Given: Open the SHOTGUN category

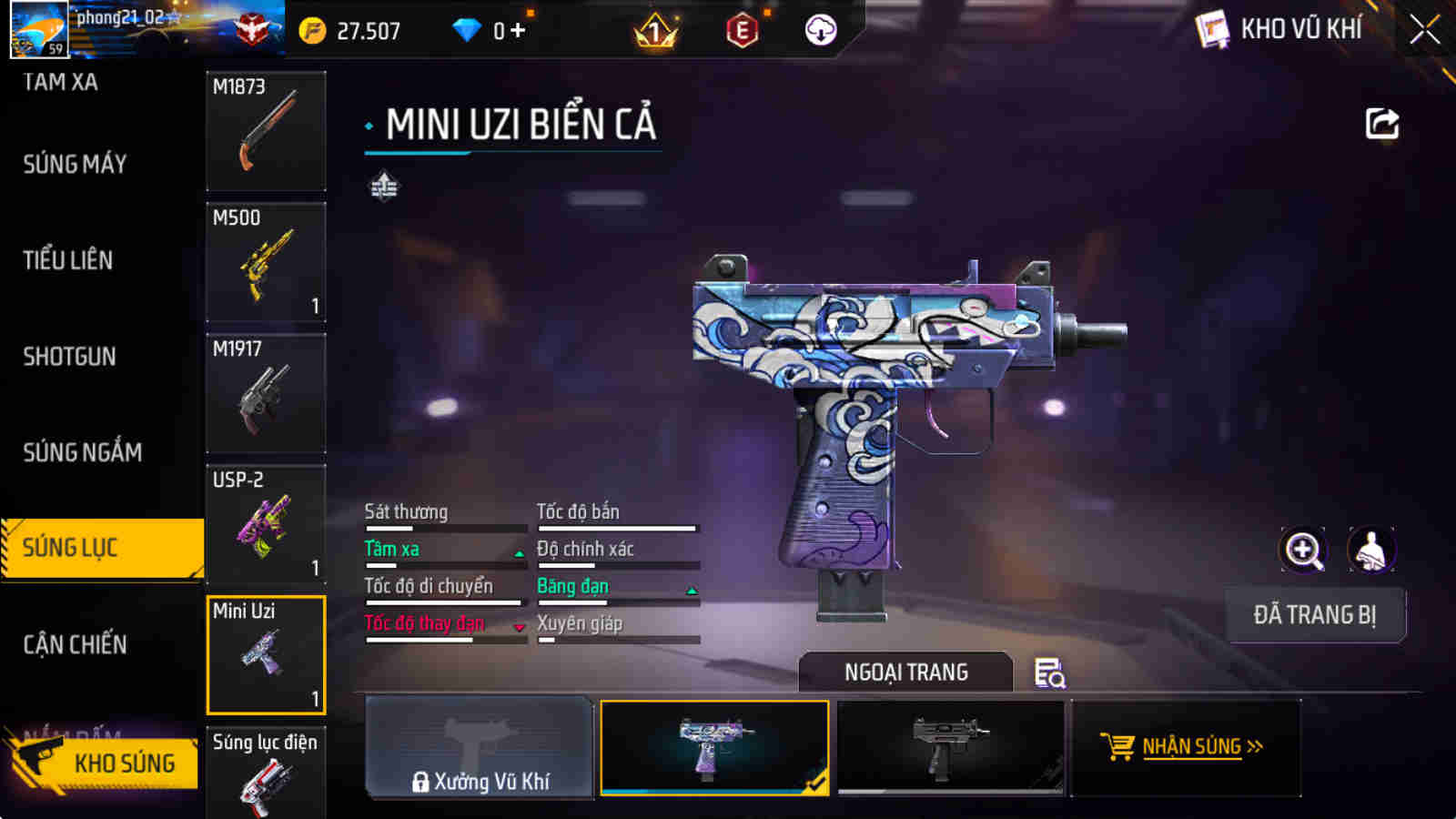Looking at the screenshot, I should (70, 357).
